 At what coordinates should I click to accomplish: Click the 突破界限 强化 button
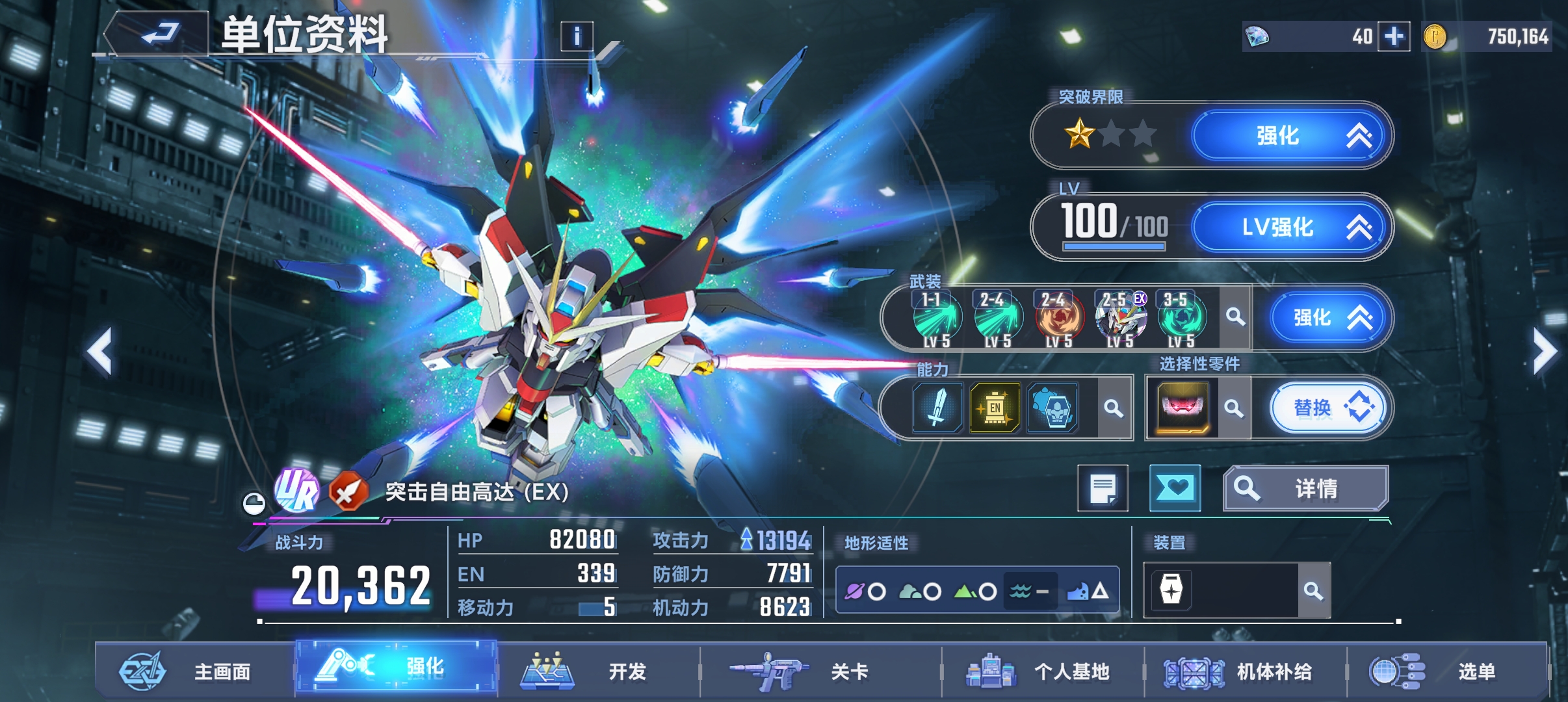tap(1290, 136)
